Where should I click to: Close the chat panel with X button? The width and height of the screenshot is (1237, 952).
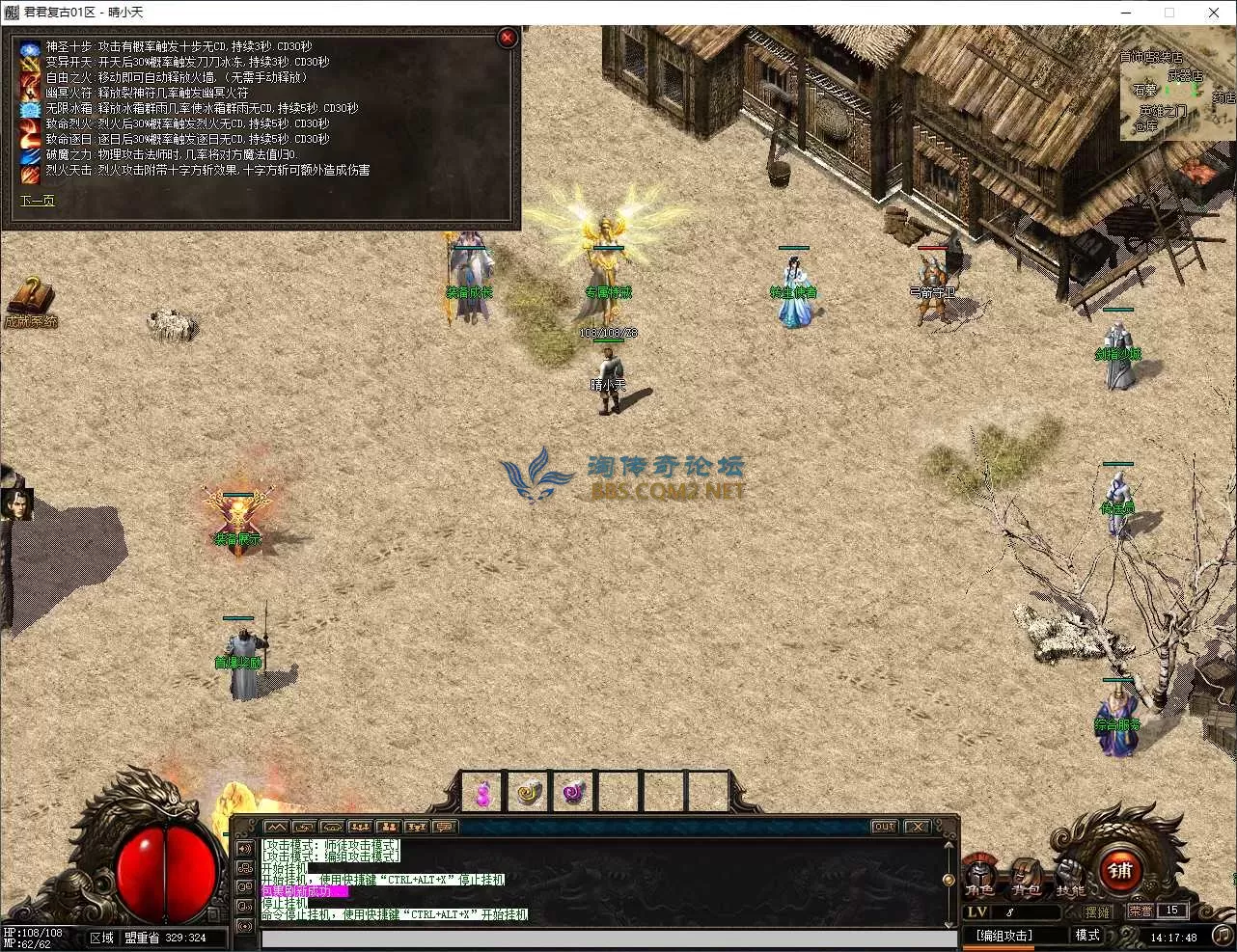(x=918, y=827)
